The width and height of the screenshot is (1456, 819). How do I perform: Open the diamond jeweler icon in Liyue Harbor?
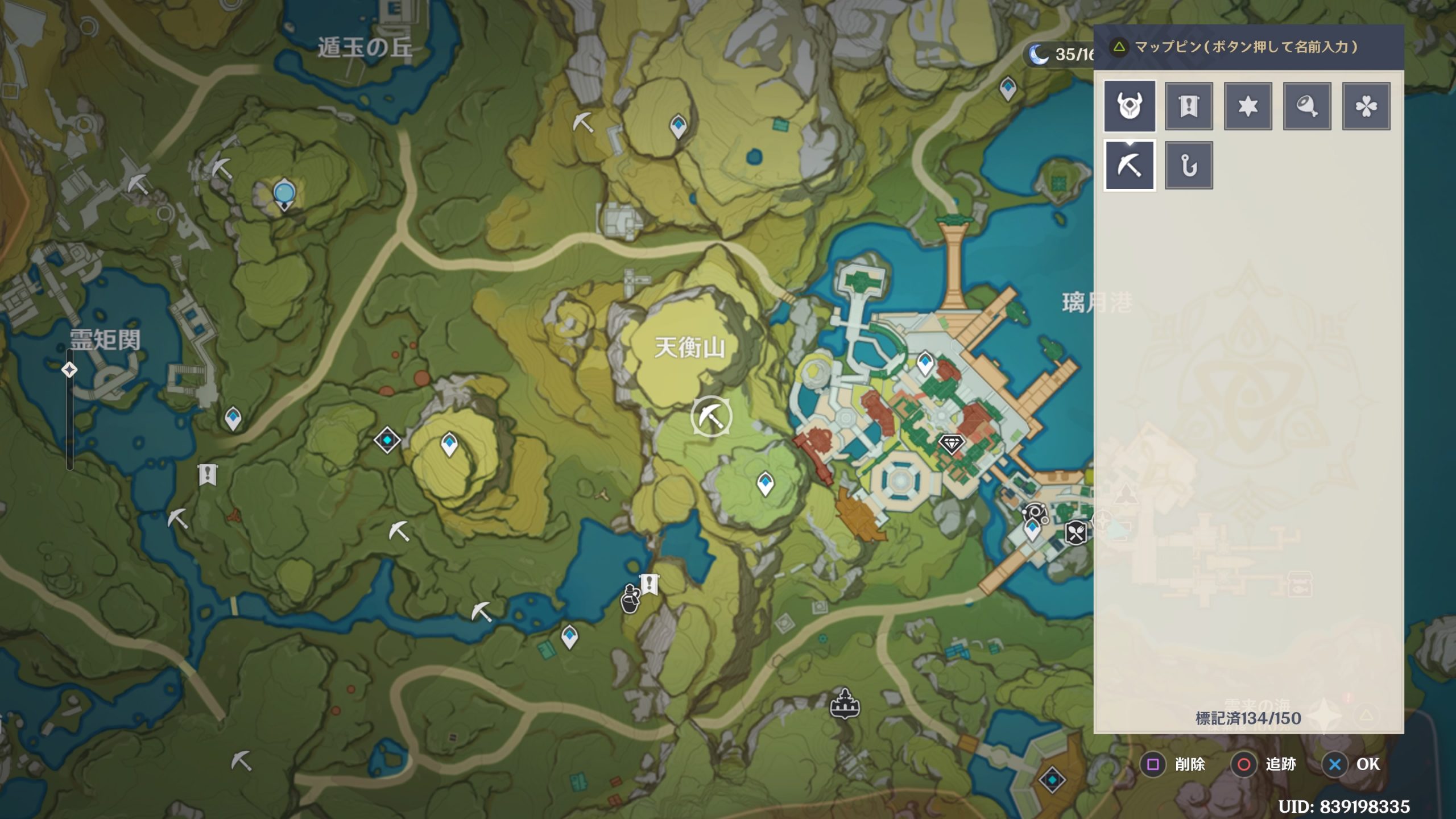coord(951,443)
